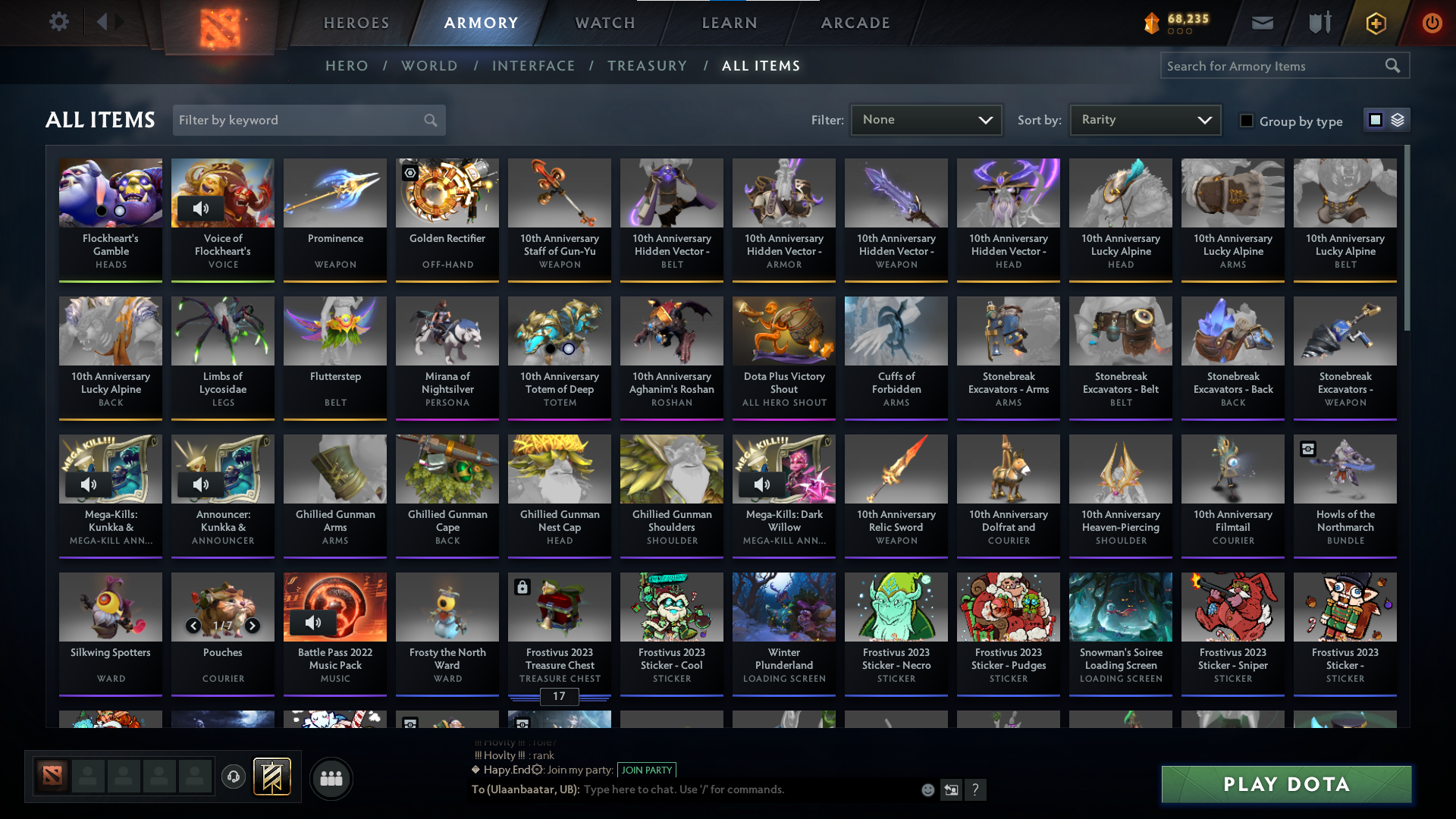Mute Voice of Flockheart's audio preview
This screenshot has width=1456, height=819.
click(199, 208)
